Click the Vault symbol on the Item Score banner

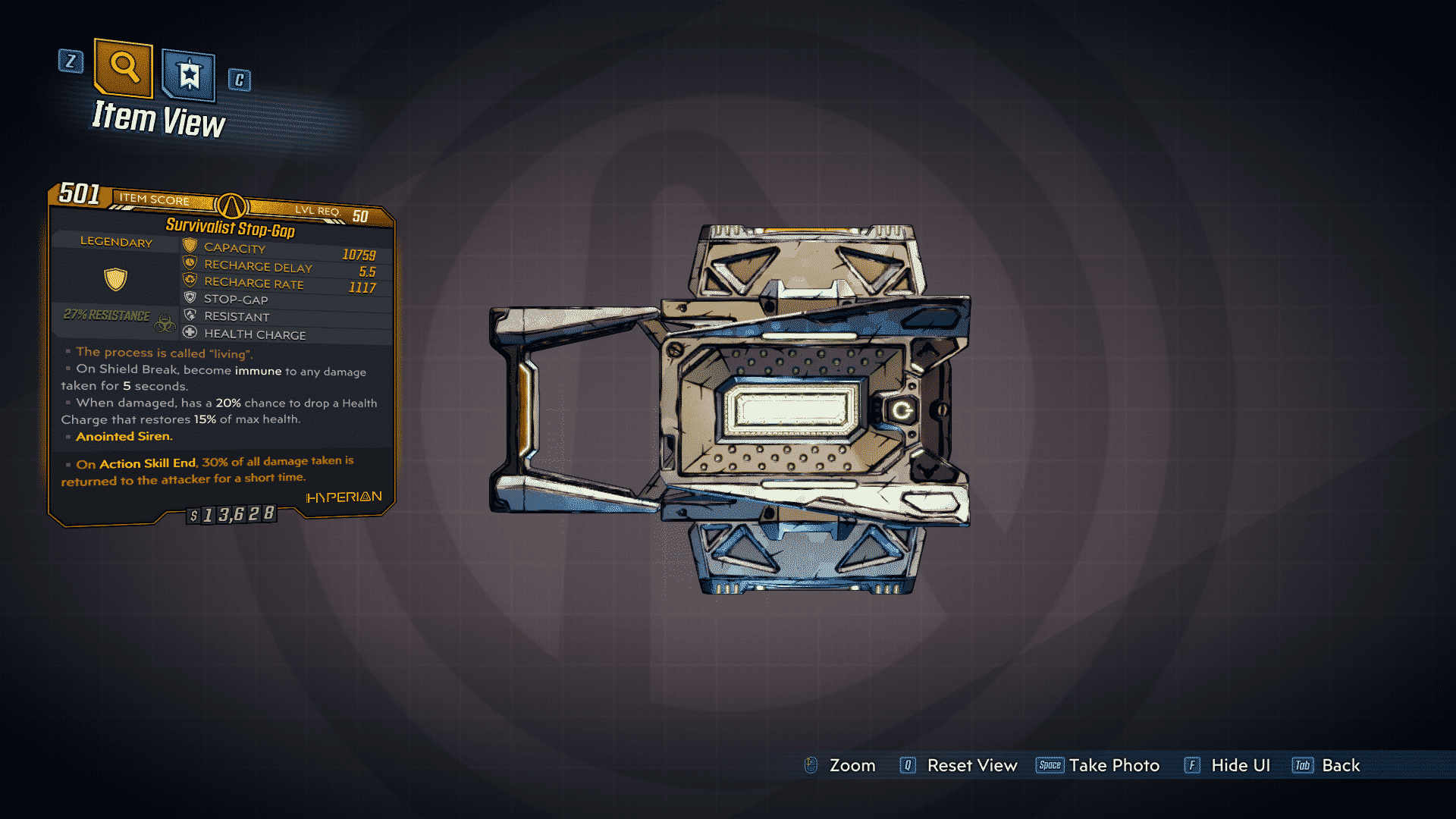point(231,207)
